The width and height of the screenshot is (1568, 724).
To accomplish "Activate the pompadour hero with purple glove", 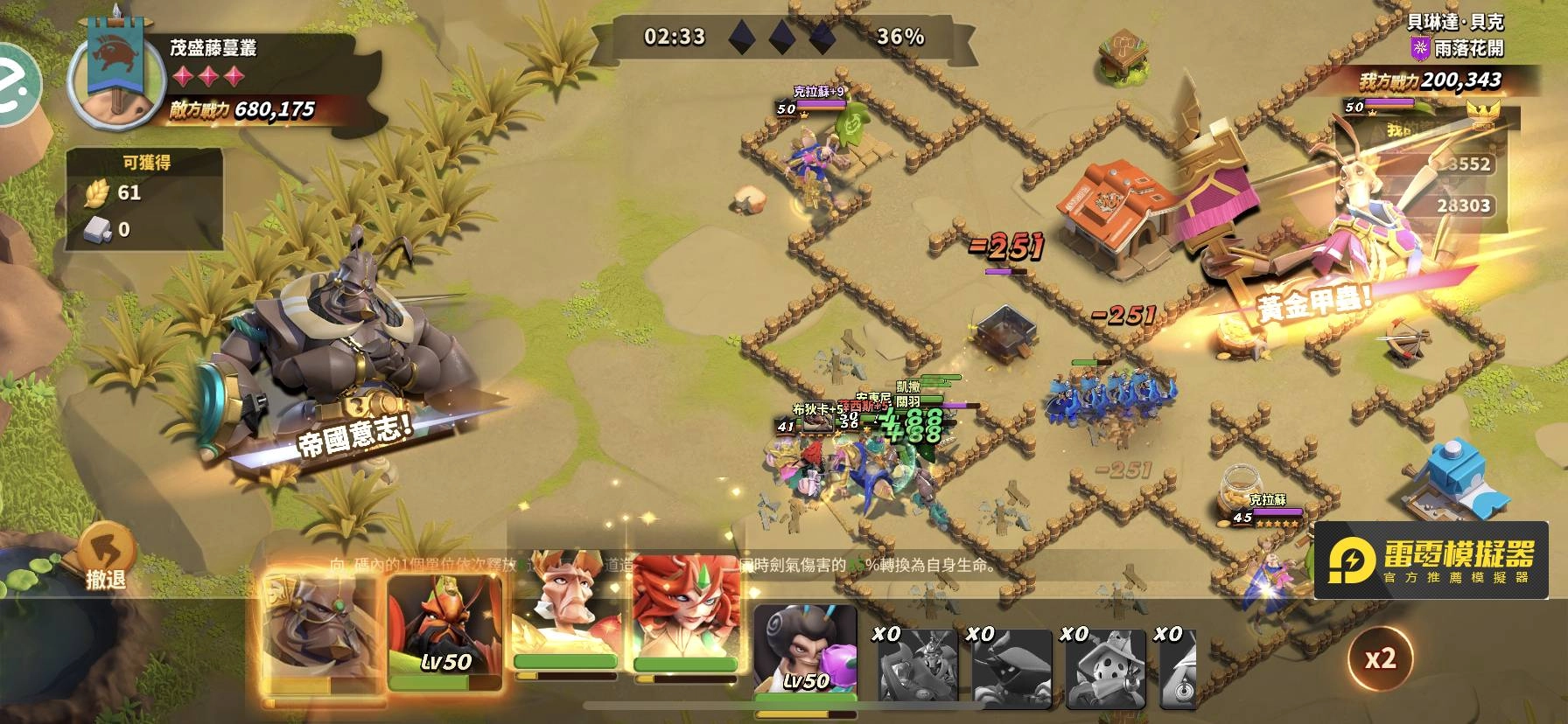I will pos(805,651).
